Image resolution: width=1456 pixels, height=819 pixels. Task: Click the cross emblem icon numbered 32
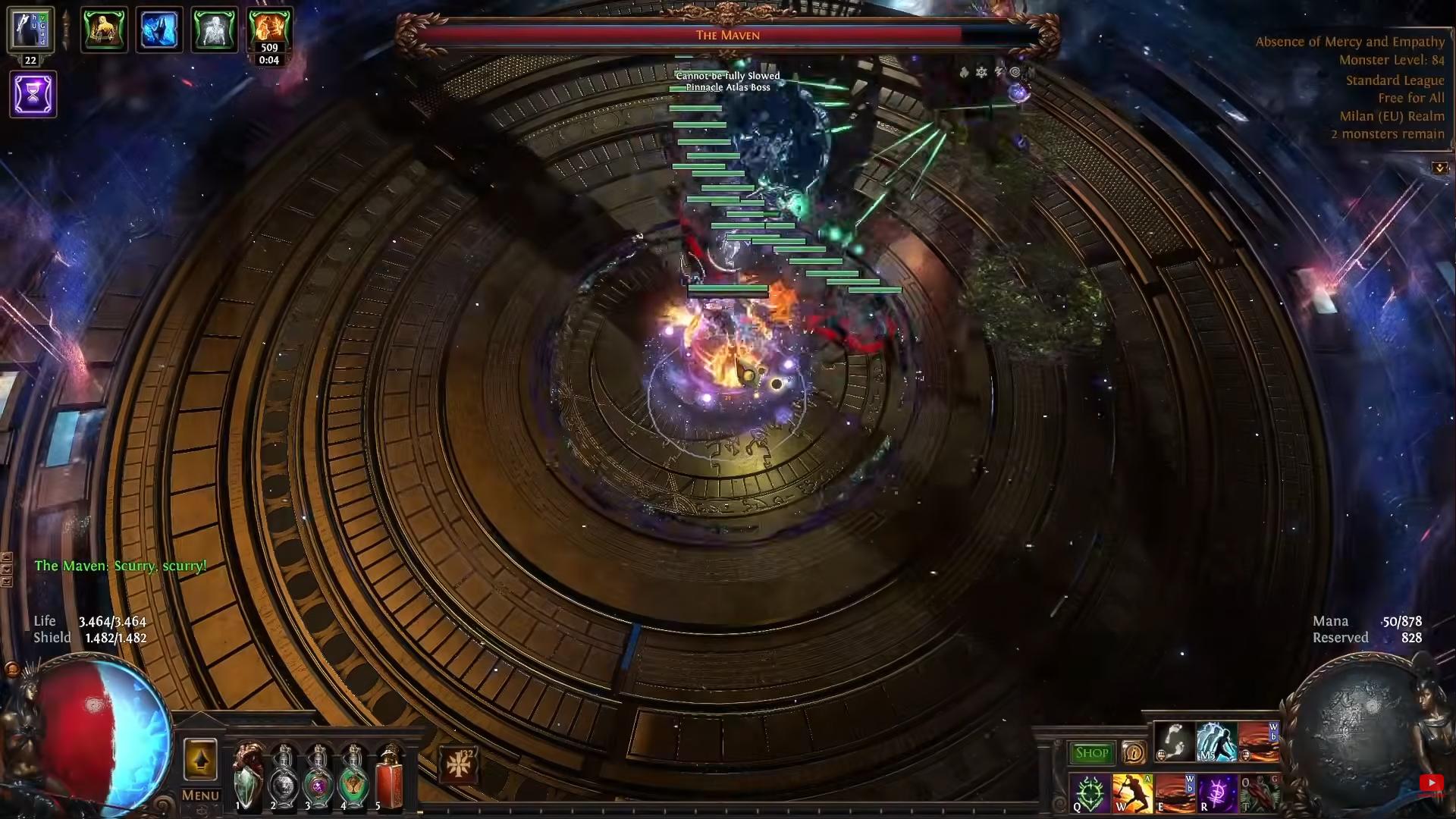point(459,764)
